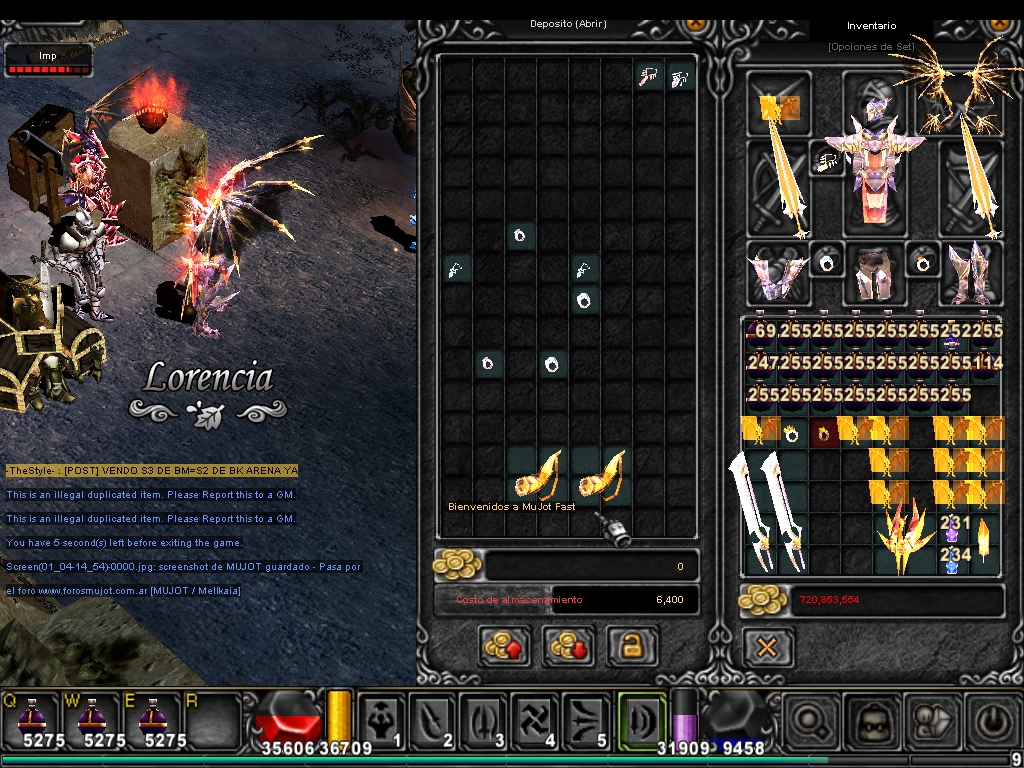1024x768 pixels.
Task: Select the equipped helmet slot
Action: pos(875,102)
